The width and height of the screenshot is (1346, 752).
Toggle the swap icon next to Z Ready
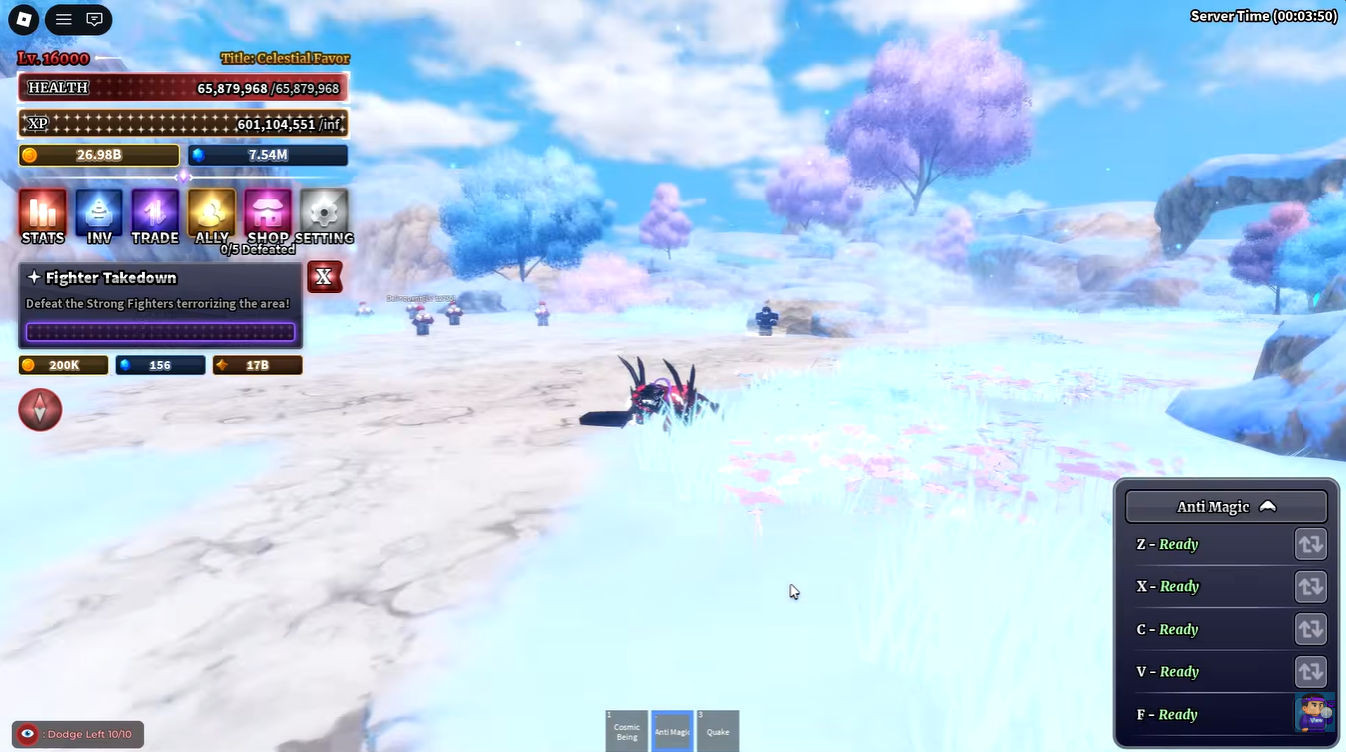pyautogui.click(x=1310, y=544)
